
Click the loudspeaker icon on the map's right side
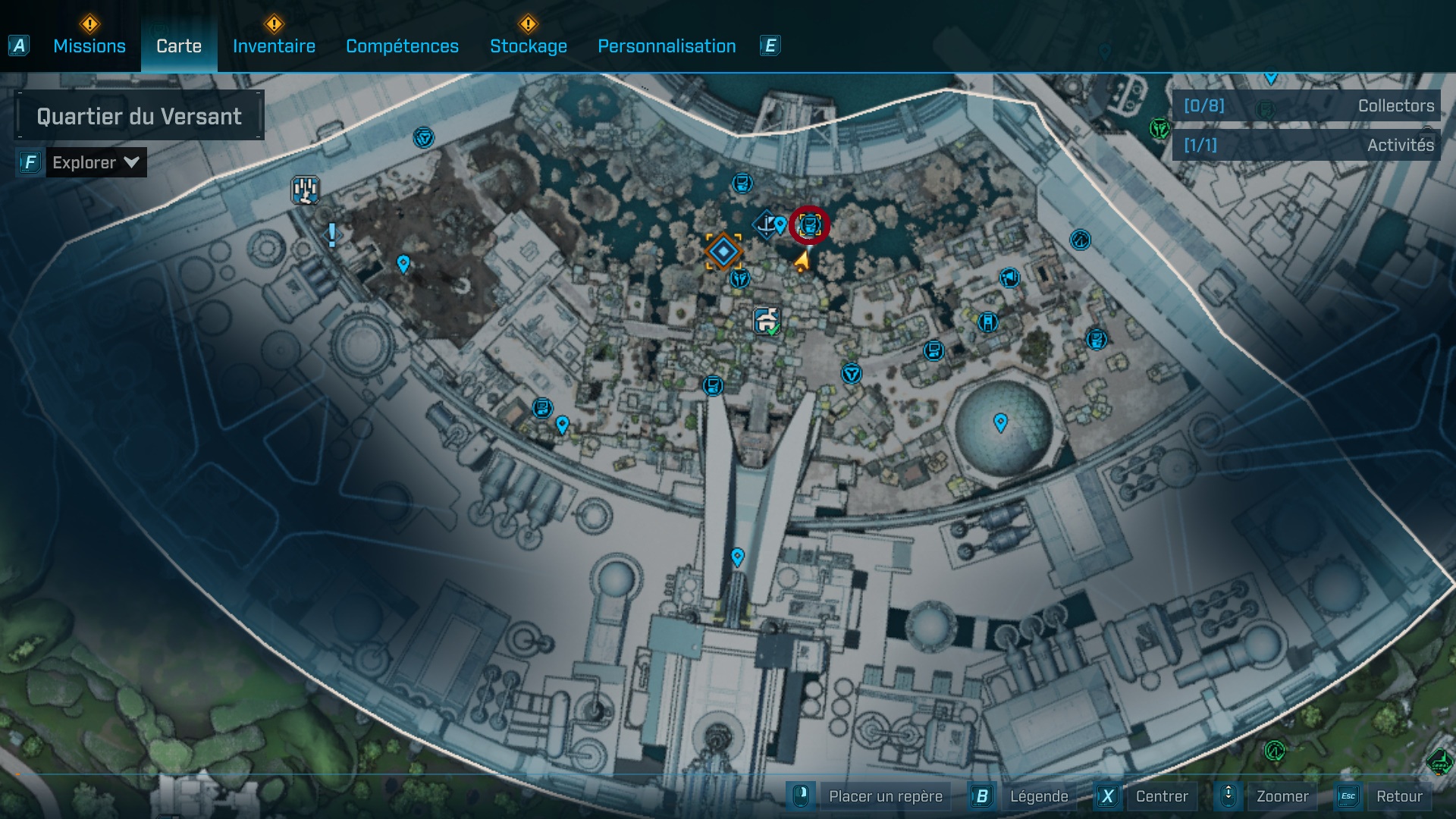coord(1010,277)
